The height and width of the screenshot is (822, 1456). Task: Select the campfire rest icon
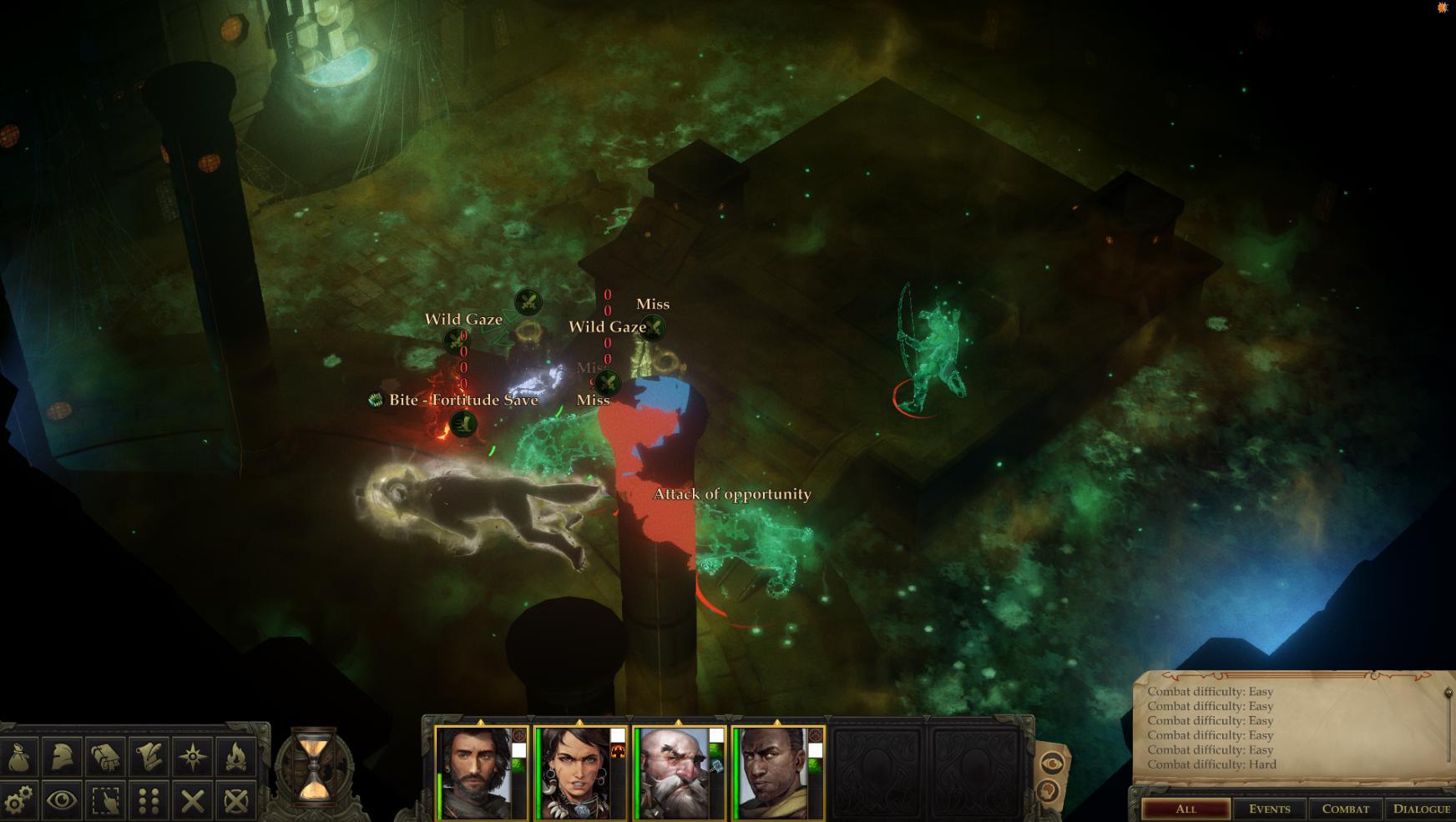pyautogui.click(x=236, y=755)
